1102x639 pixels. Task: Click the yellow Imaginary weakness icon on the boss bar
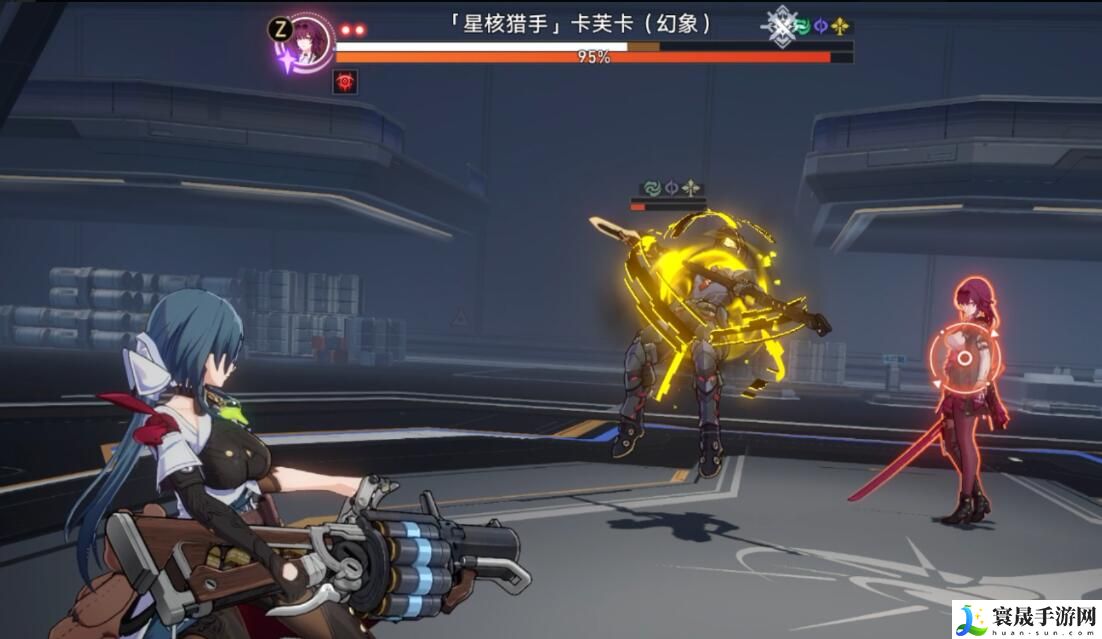842,27
